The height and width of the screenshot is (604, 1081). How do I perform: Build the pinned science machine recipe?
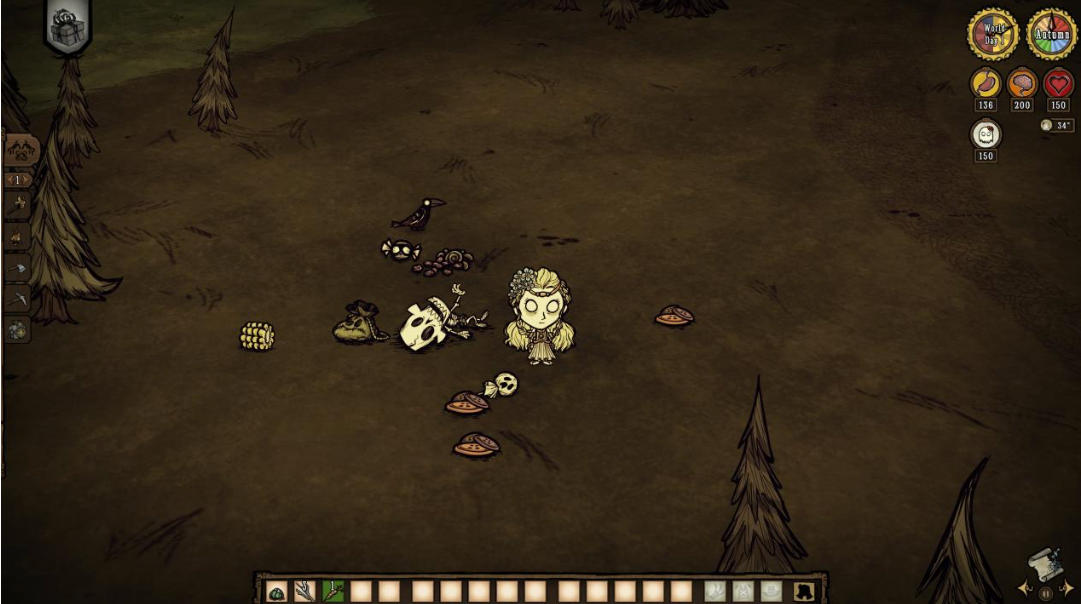pyautogui.click(x=18, y=329)
